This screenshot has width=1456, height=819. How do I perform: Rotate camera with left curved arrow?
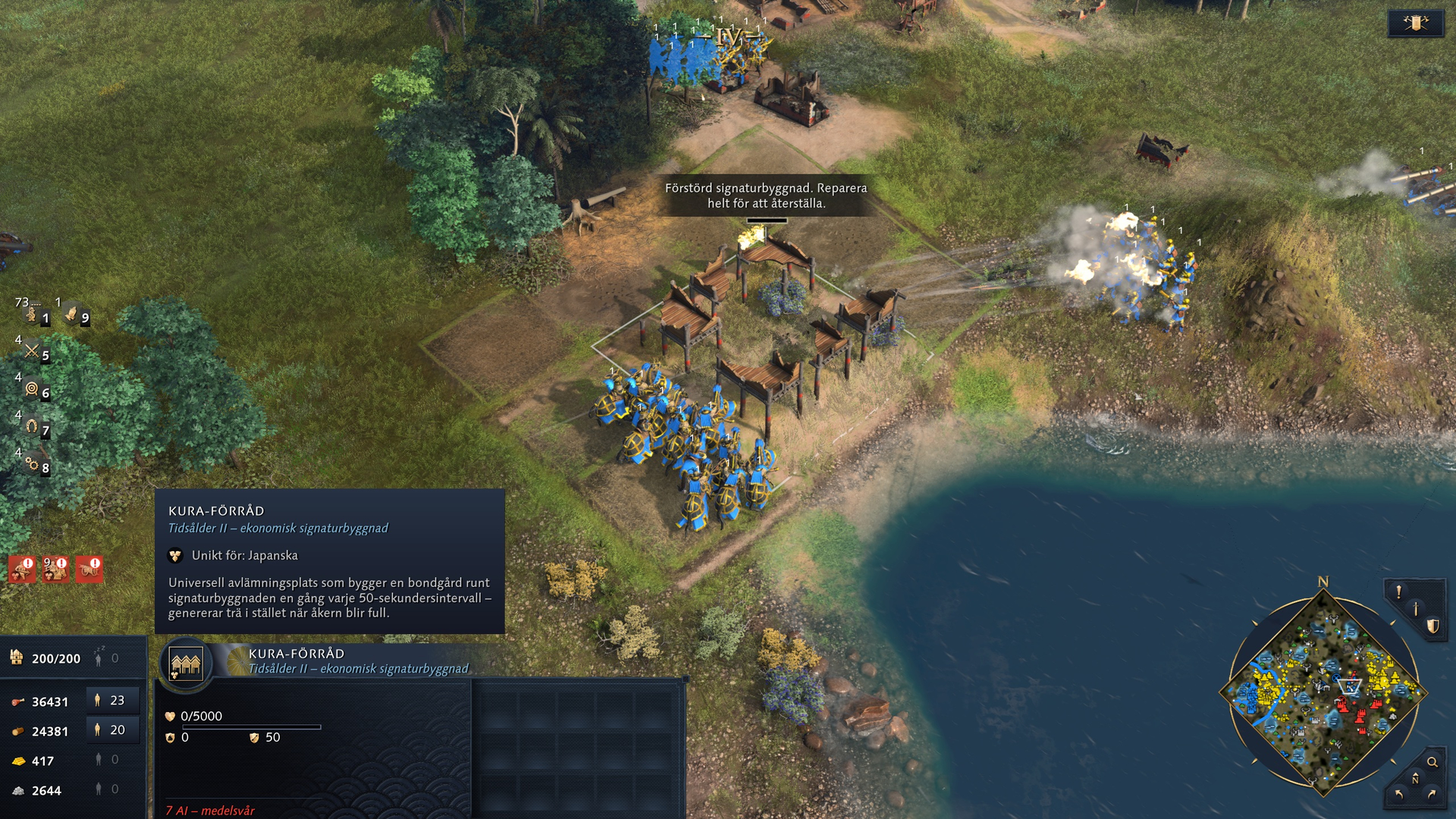coord(1399,795)
